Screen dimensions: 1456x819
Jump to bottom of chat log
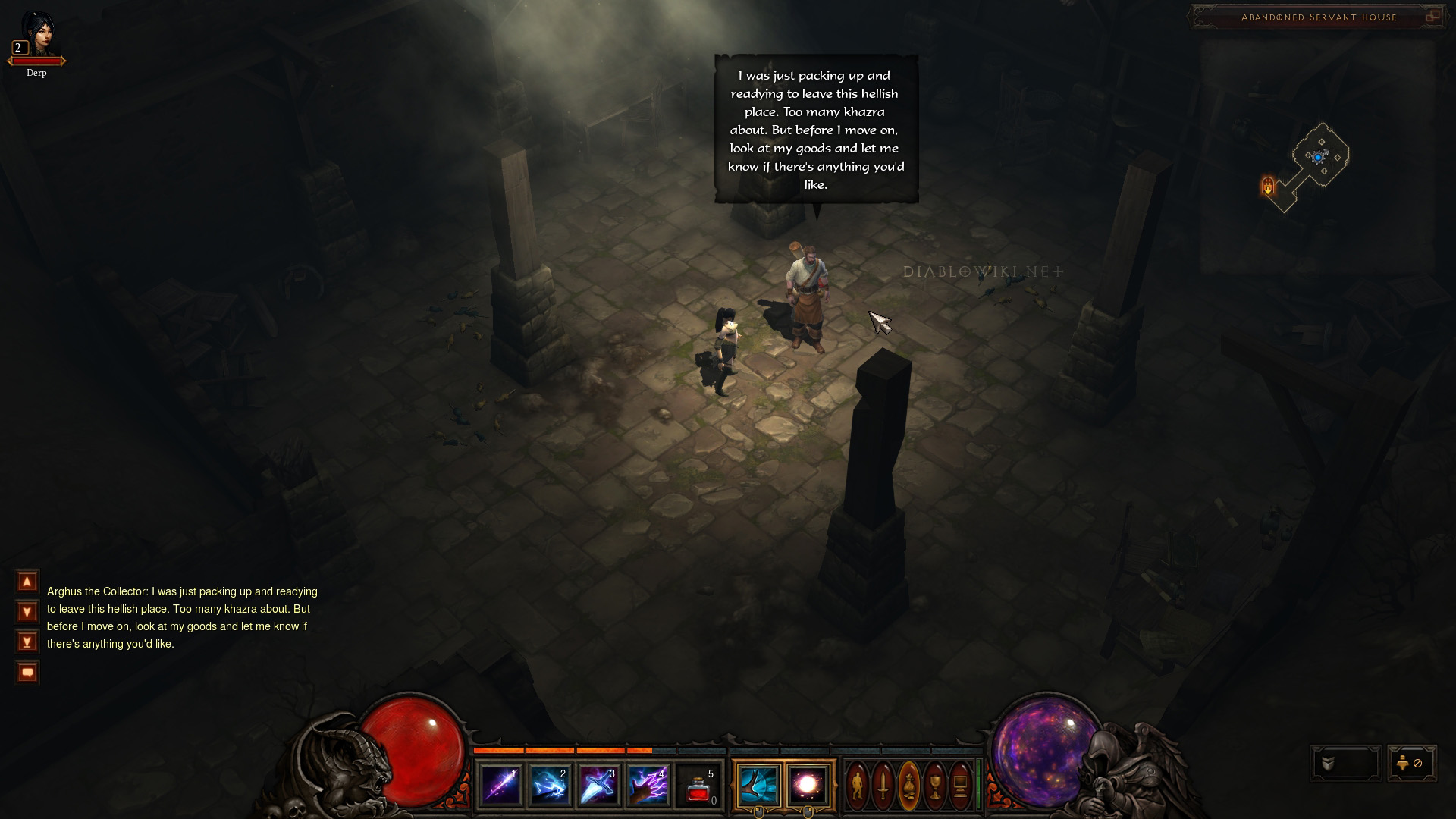click(27, 642)
